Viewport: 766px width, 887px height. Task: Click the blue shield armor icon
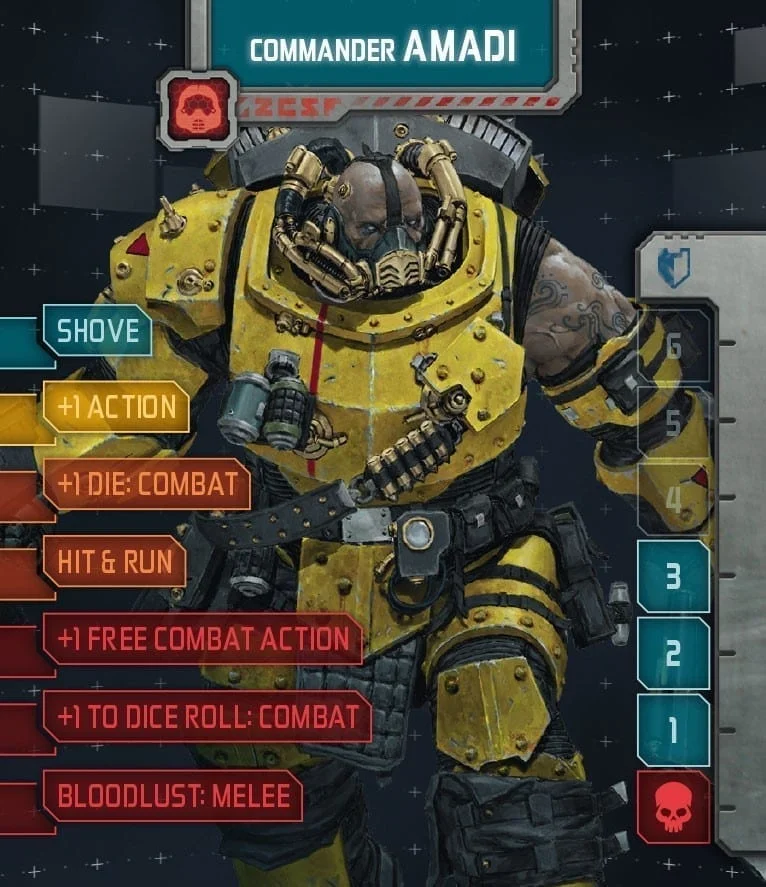(x=674, y=267)
